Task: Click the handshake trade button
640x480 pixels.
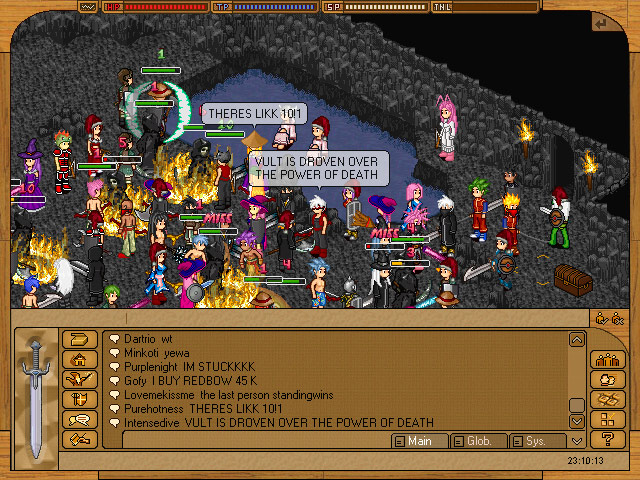Action: pos(79,439)
